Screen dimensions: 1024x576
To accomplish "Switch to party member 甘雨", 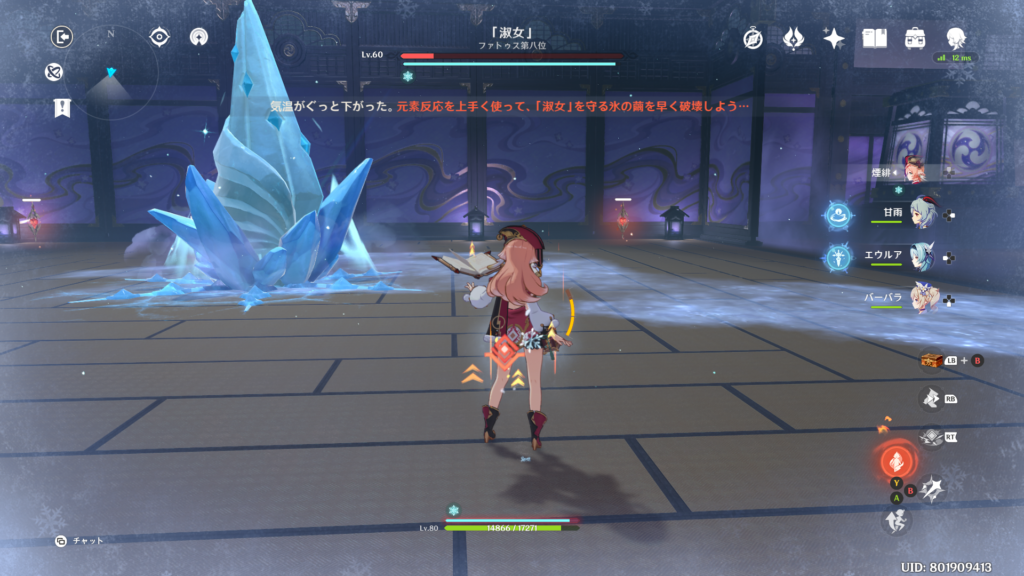I will click(x=922, y=213).
